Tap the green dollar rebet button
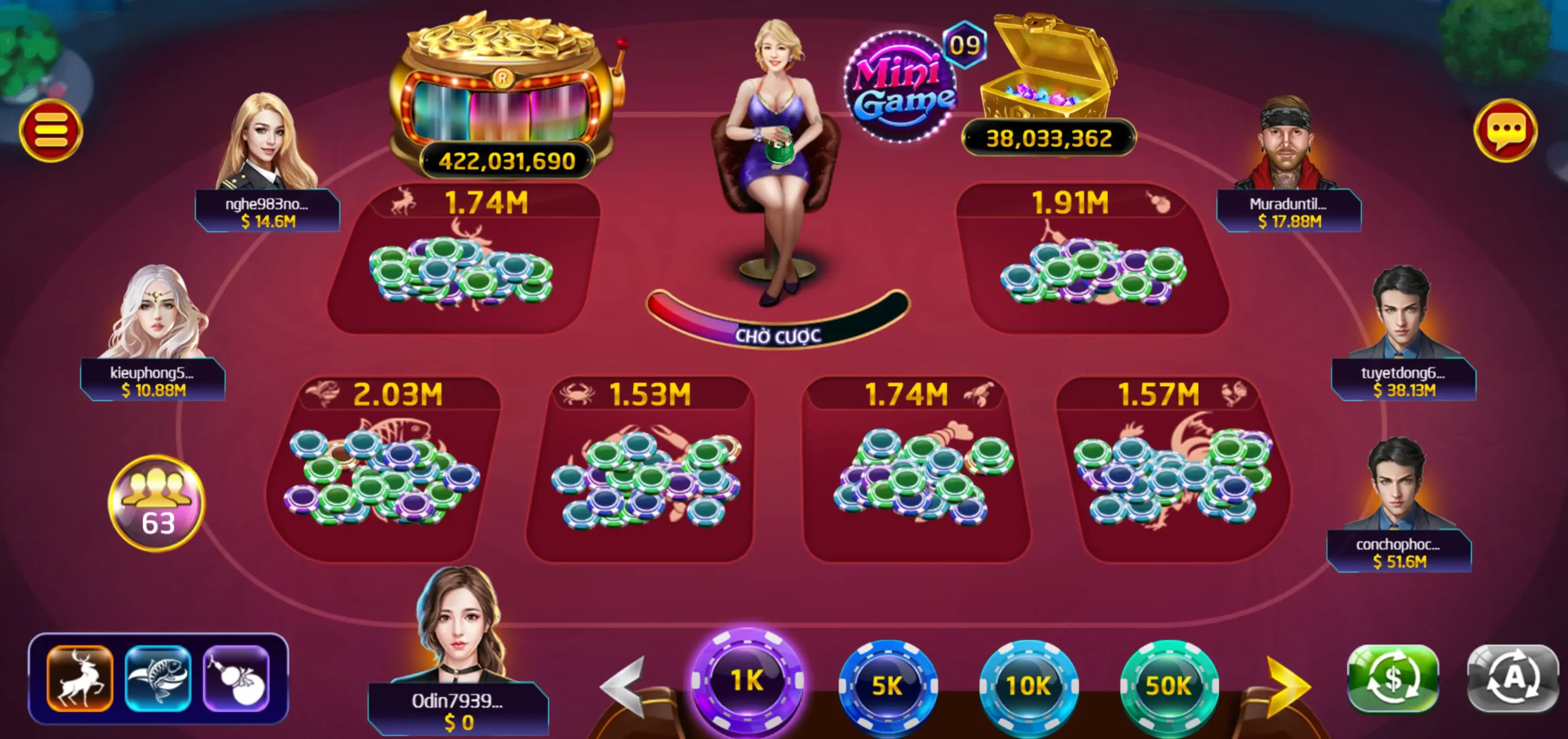The image size is (1568, 739). click(1393, 678)
